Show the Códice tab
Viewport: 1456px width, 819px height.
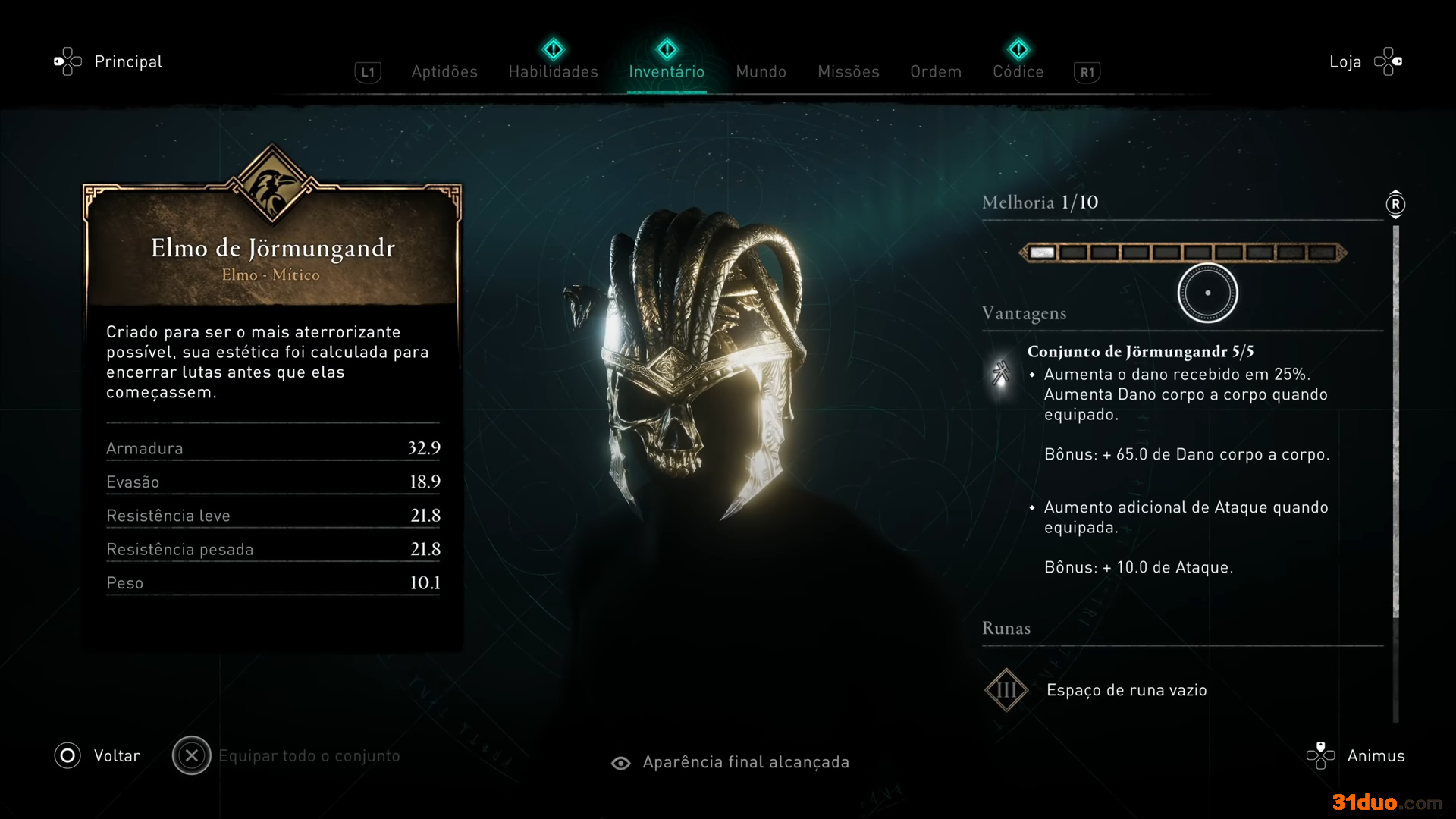[1018, 71]
